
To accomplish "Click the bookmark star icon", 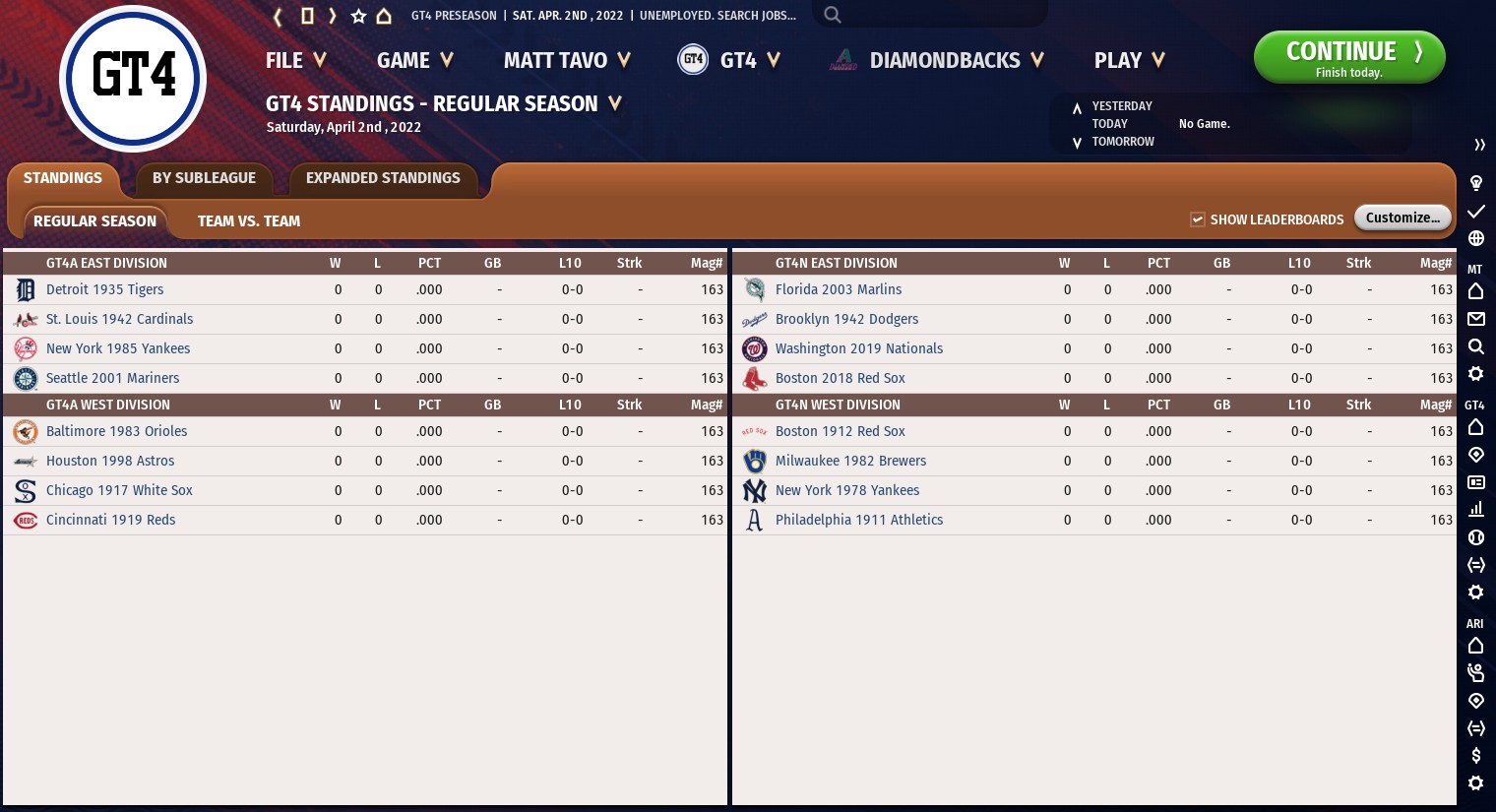I will [358, 16].
